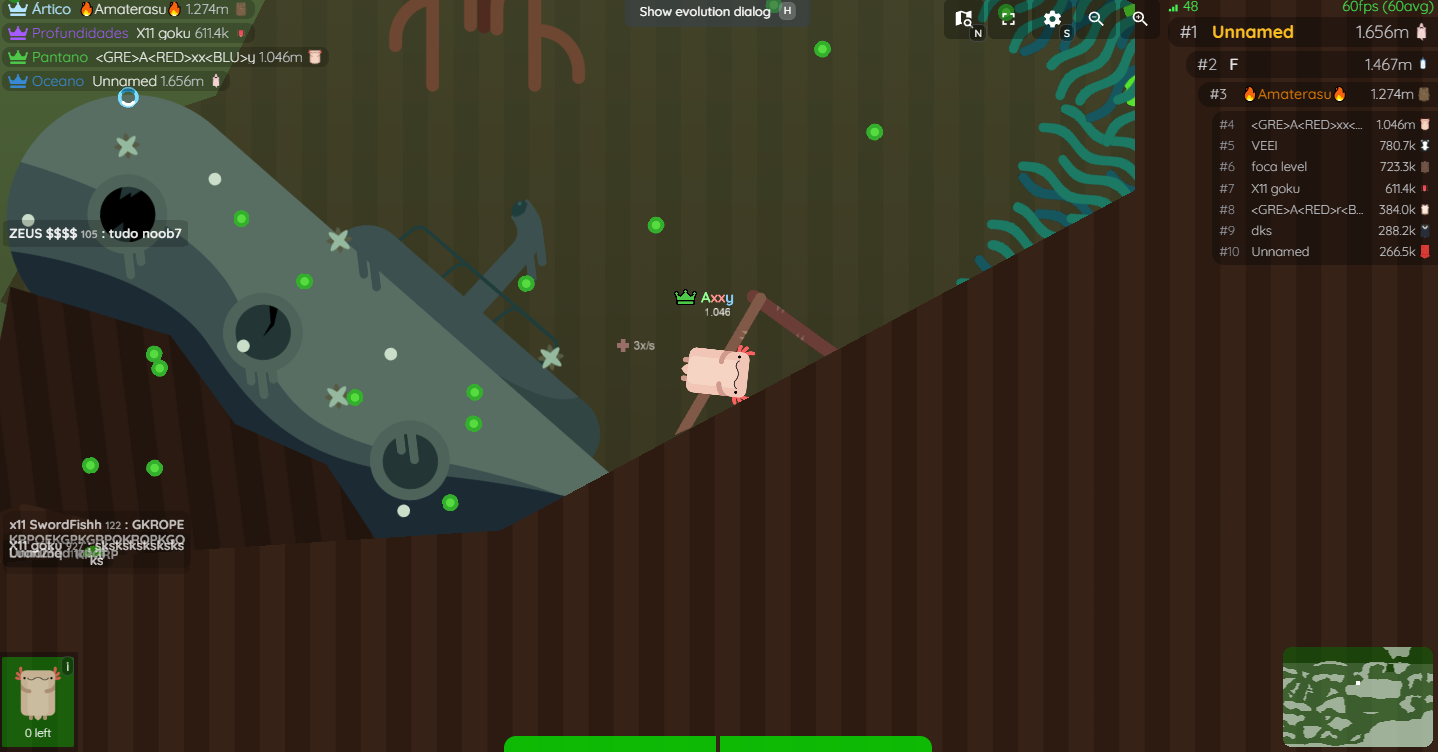
Task: Open the settings gear labeled S
Action: pos(1051,19)
